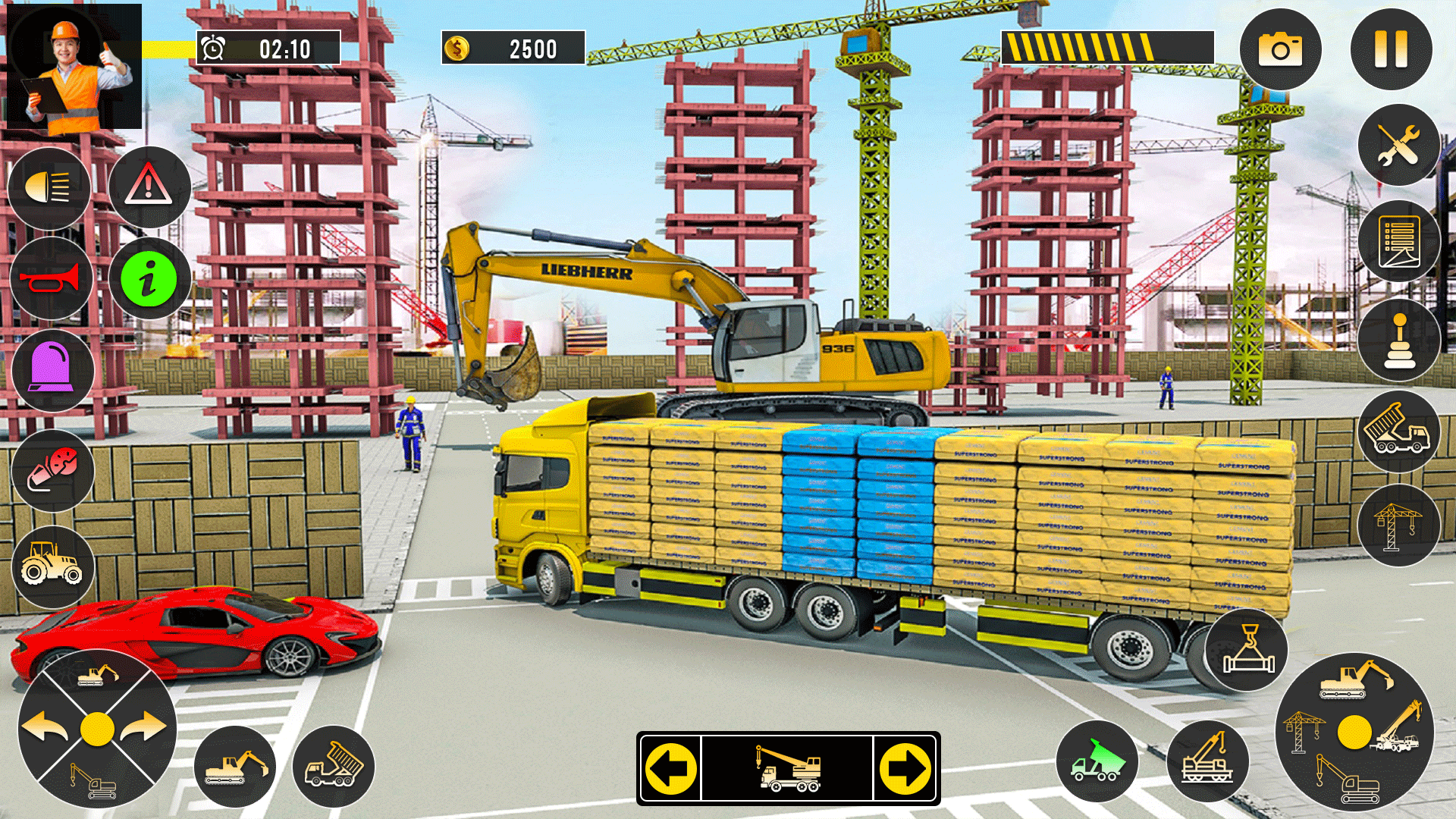
Task: Choose the green dump truck button
Action: coord(1097,762)
